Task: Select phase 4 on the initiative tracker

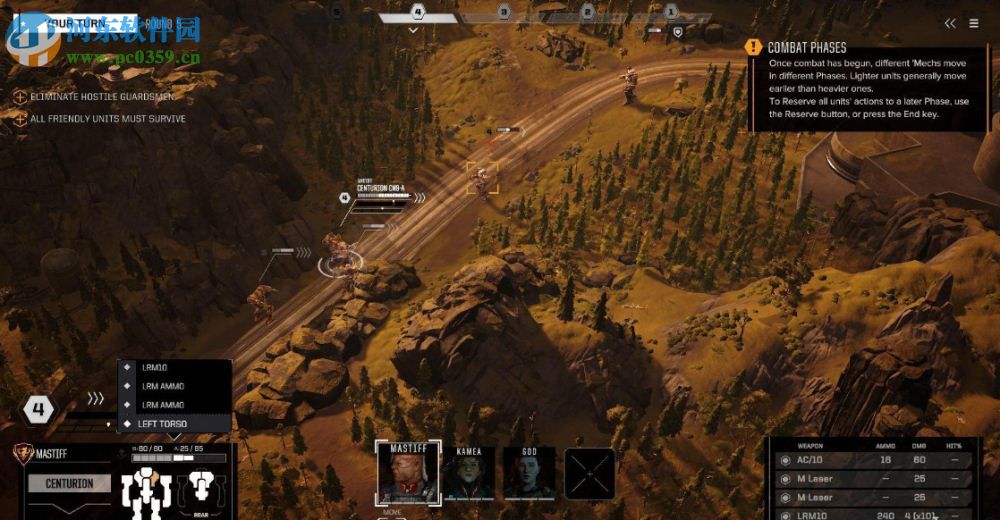Action: 418,13
